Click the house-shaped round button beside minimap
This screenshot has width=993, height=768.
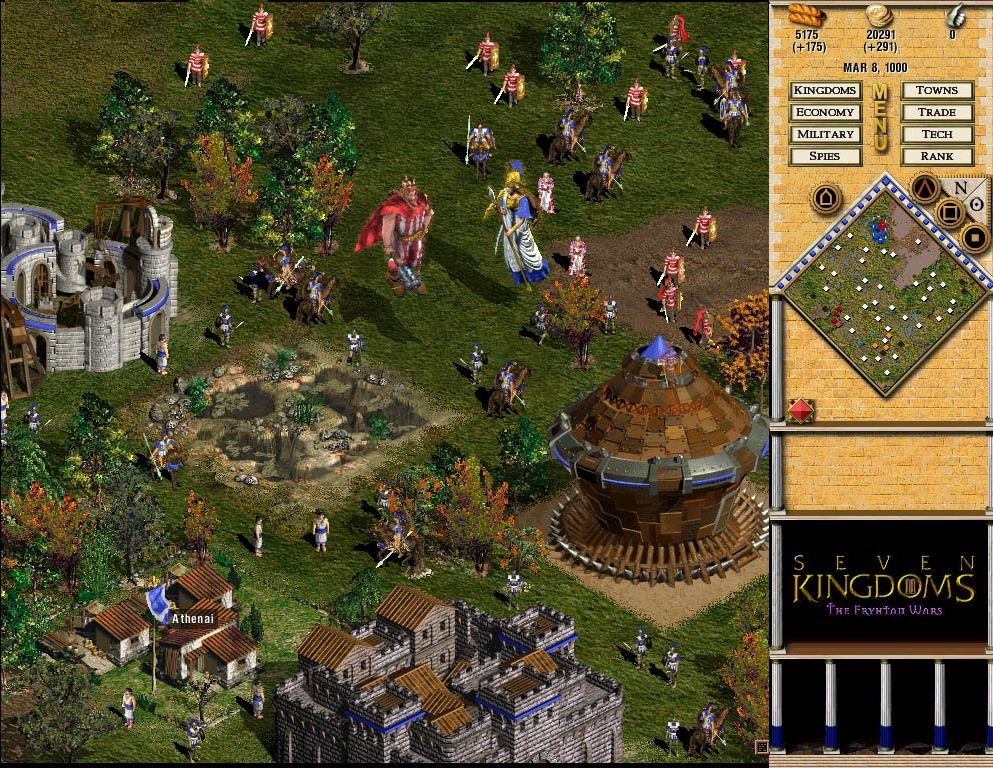(x=826, y=196)
